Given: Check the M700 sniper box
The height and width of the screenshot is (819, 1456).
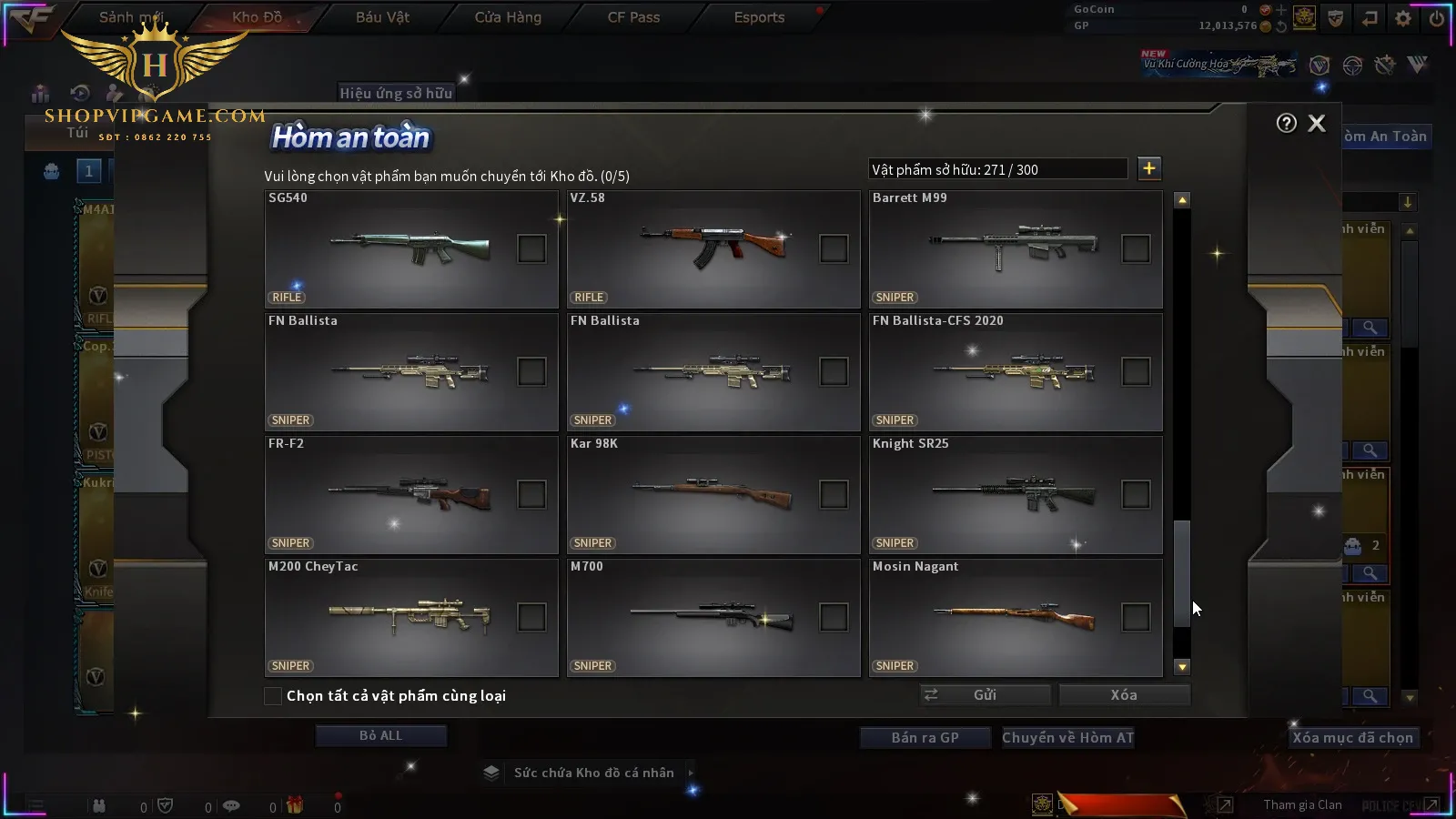Looking at the screenshot, I should pyautogui.click(x=834, y=617).
